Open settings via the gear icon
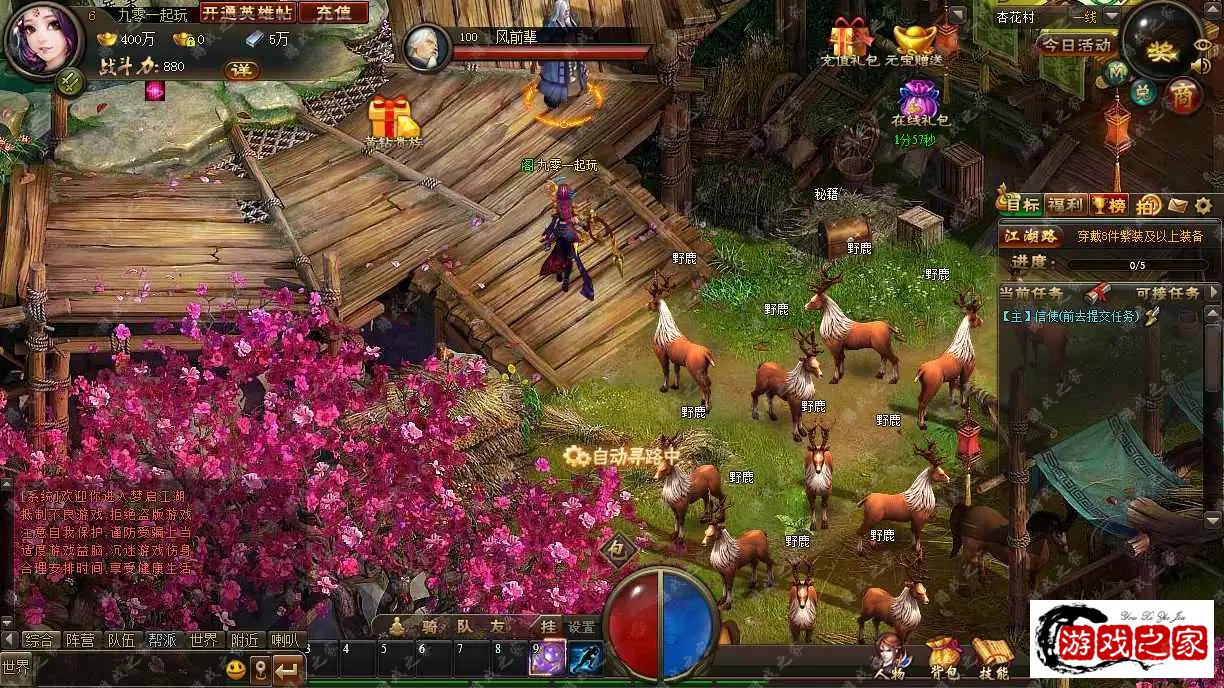1224x688 pixels. pos(1203,205)
